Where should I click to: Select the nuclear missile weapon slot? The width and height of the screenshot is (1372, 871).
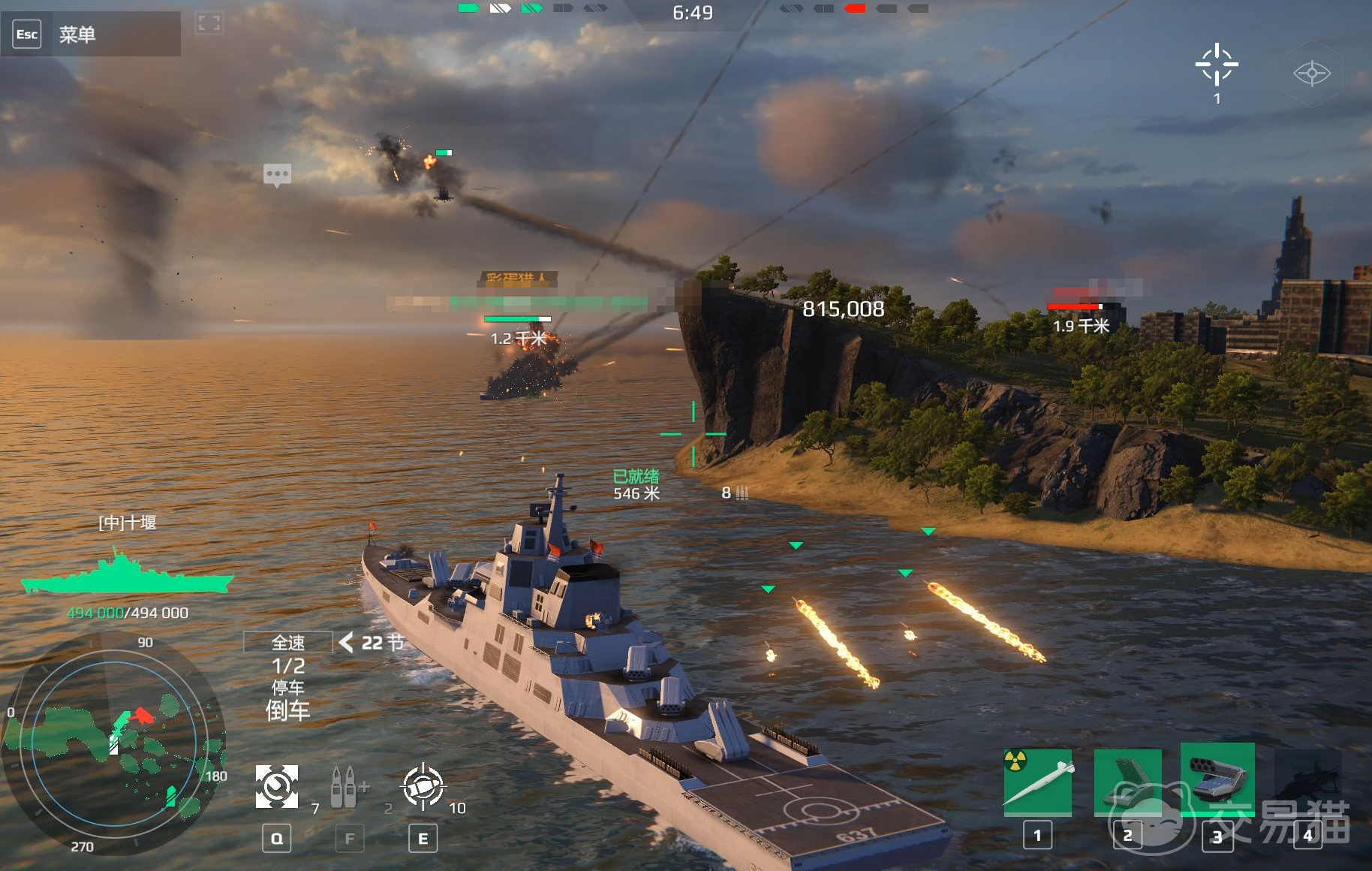coord(1038,782)
